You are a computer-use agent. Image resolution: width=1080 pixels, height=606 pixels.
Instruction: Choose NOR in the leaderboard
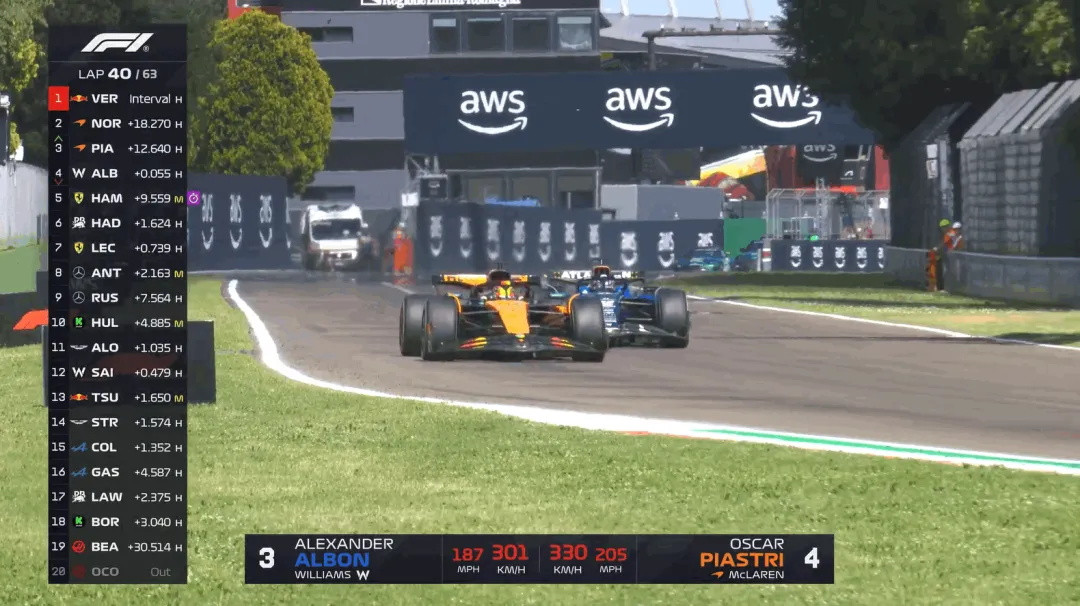click(x=117, y=124)
